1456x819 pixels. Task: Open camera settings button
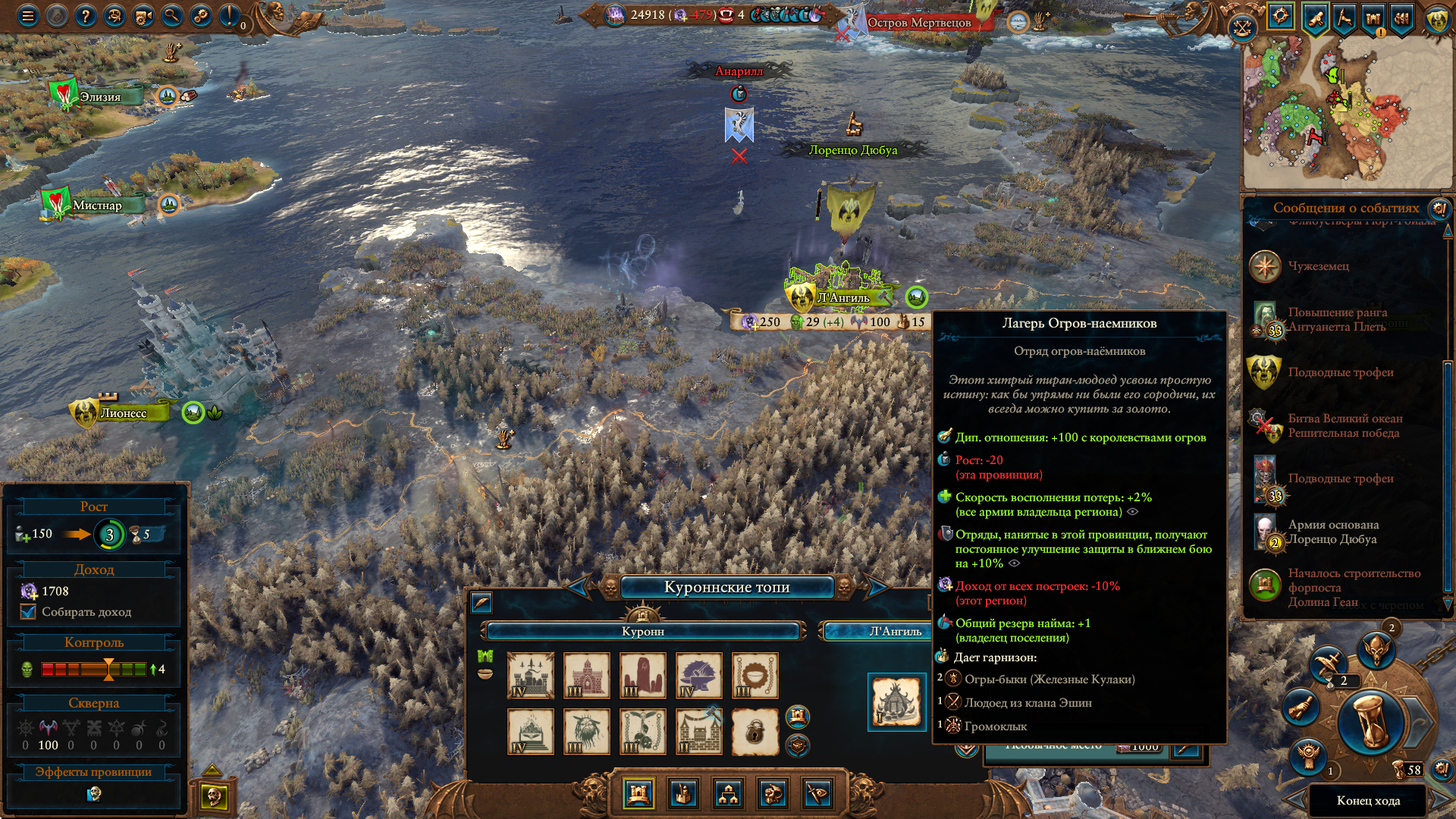(x=143, y=16)
